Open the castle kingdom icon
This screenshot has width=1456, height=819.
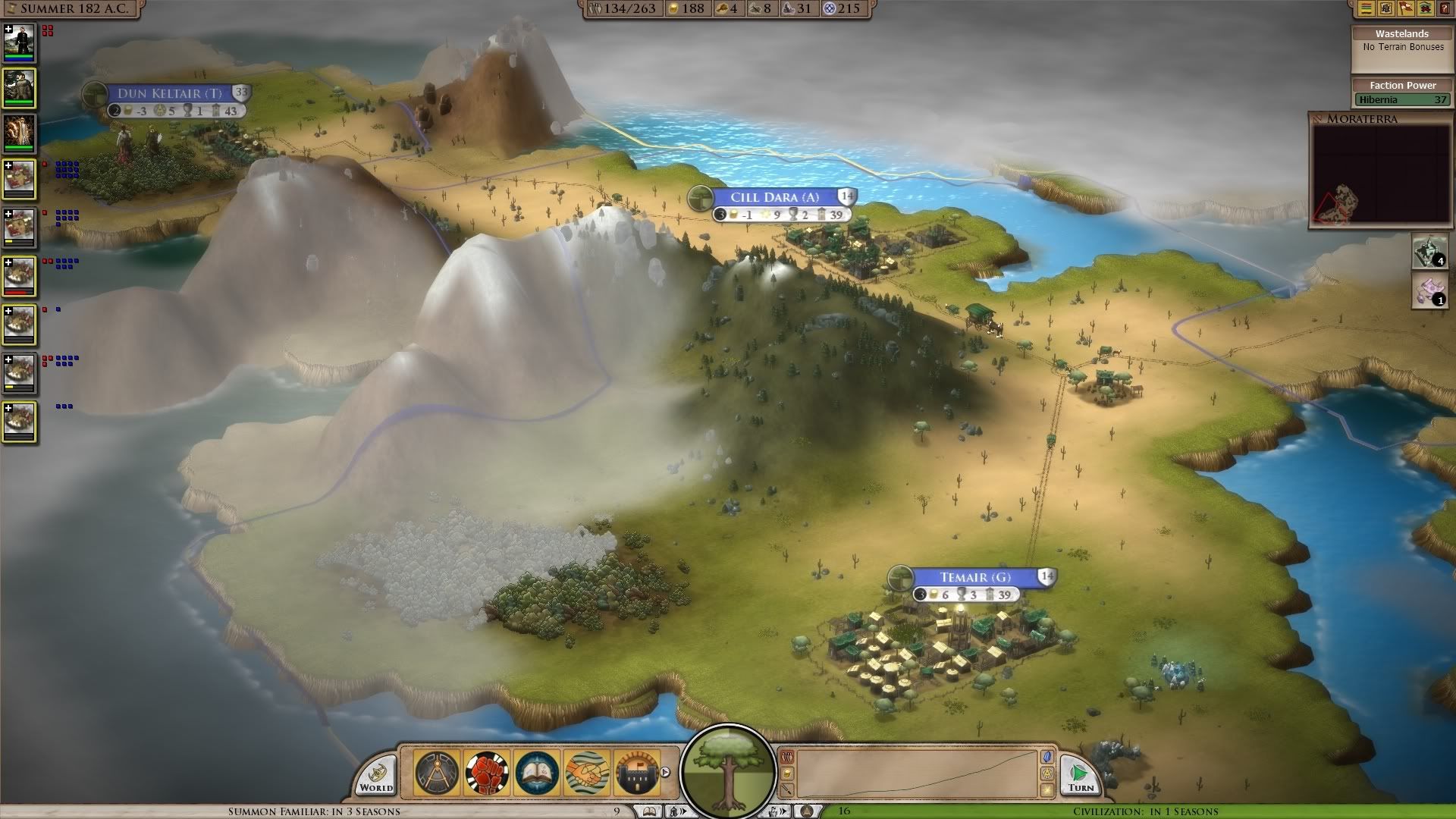click(x=636, y=773)
